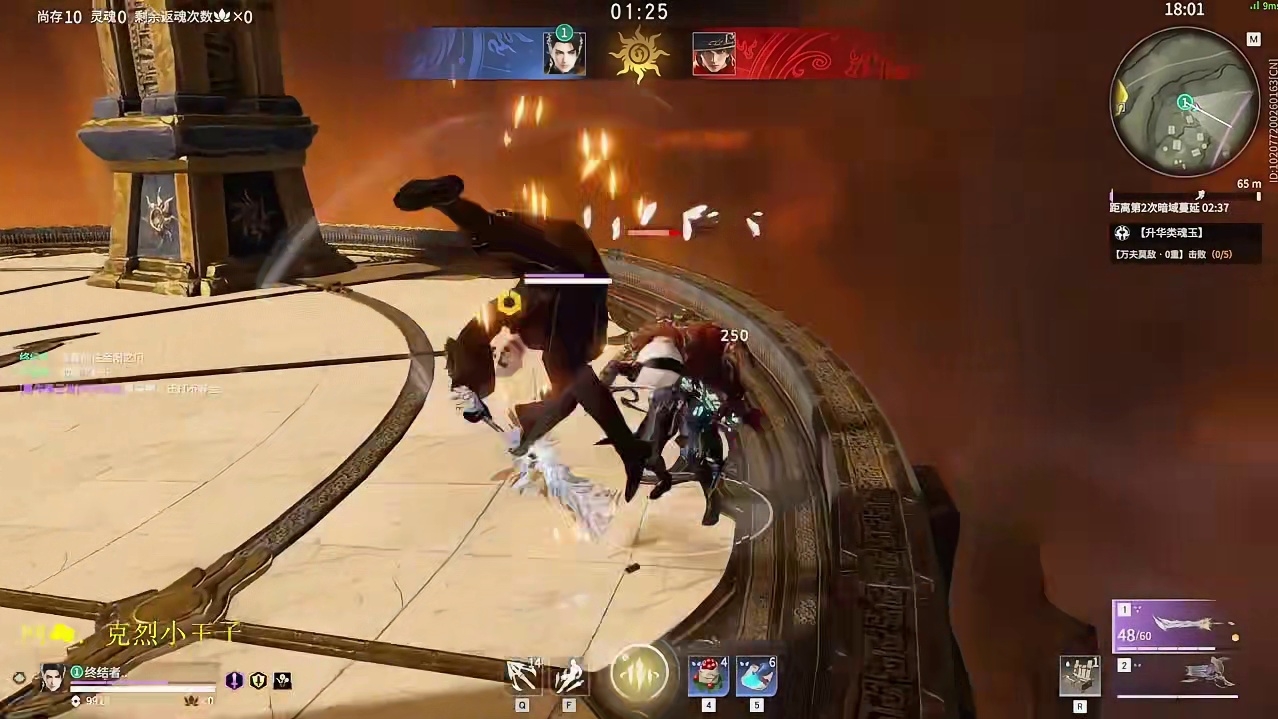This screenshot has width=1278, height=719.
Task: Activate the character dodge skill icon
Action: click(x=569, y=677)
